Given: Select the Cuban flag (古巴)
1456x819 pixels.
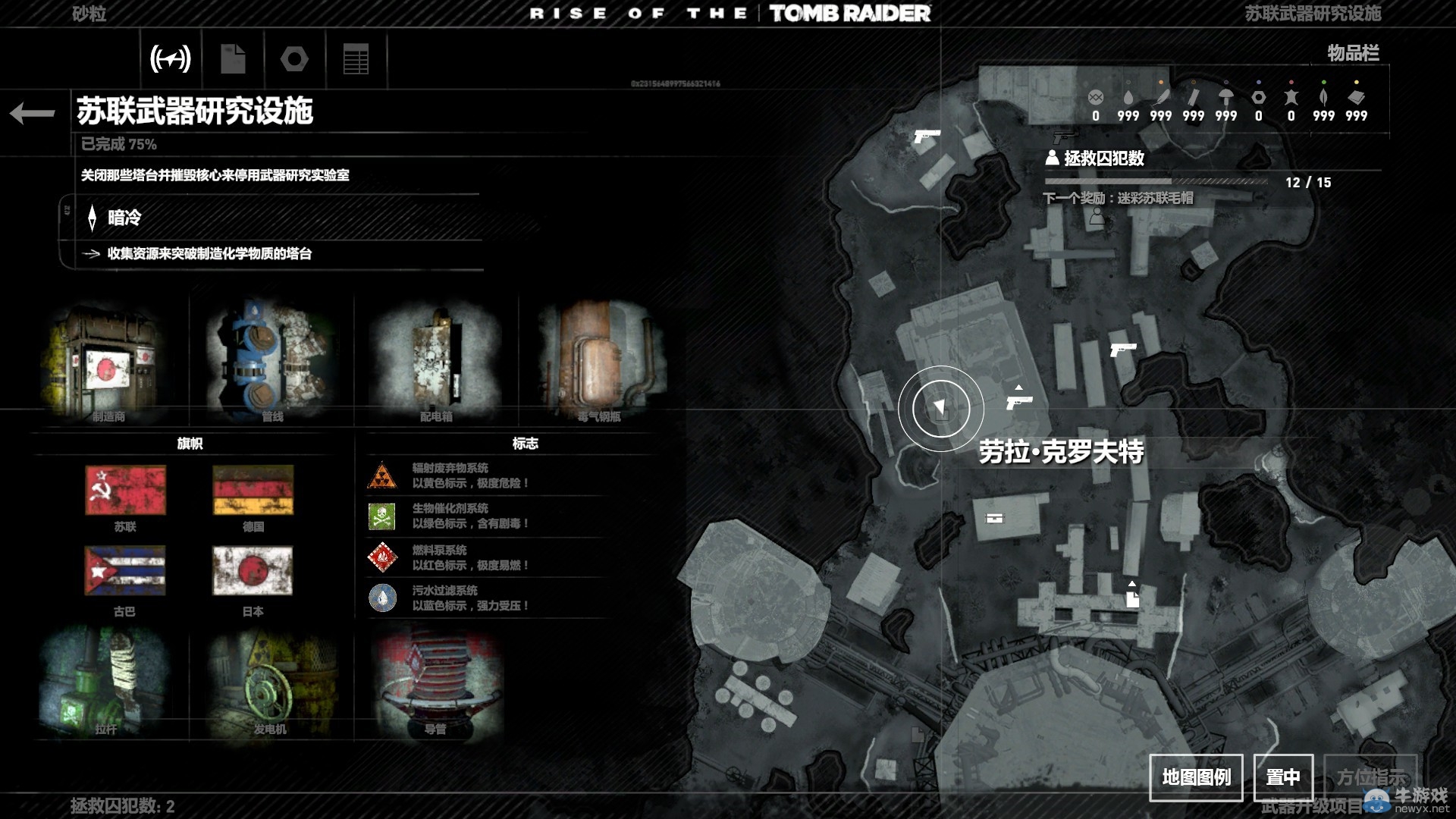Looking at the screenshot, I should [125, 571].
